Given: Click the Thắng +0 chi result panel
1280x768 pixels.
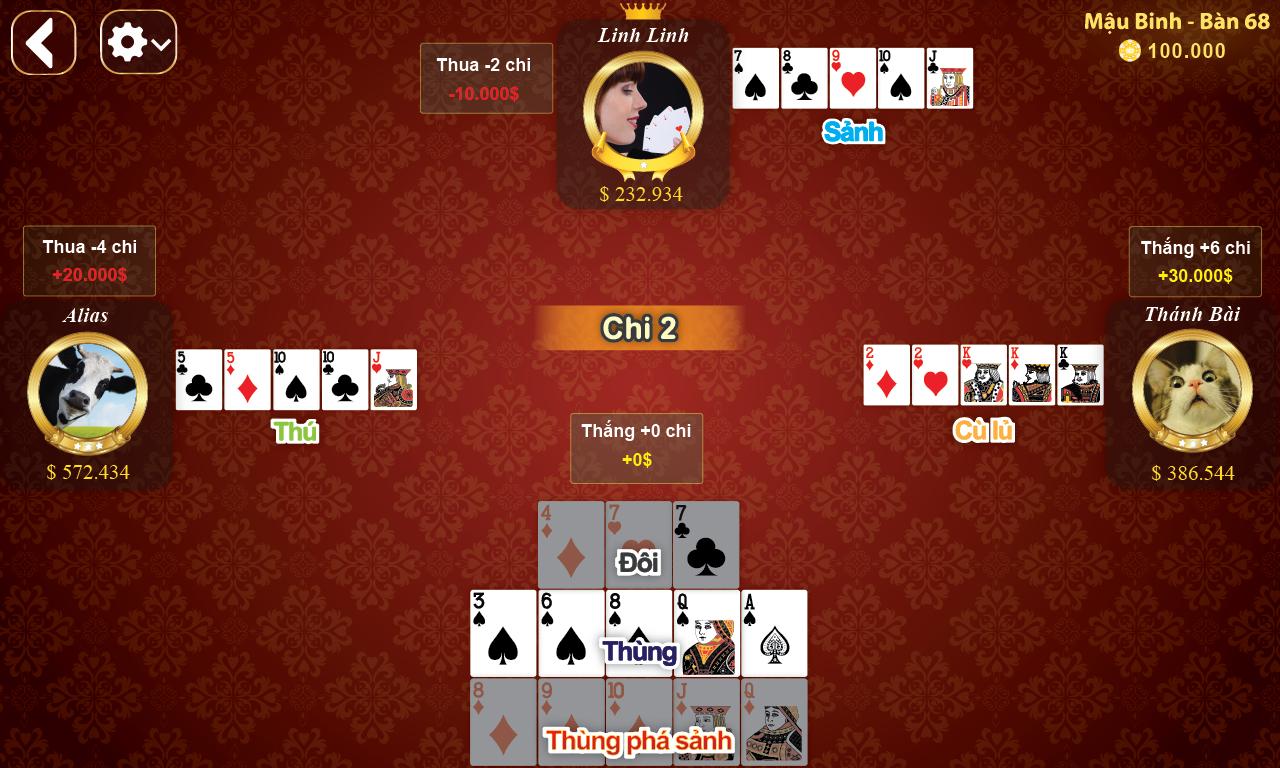Looking at the screenshot, I should pyautogui.click(x=636, y=447).
